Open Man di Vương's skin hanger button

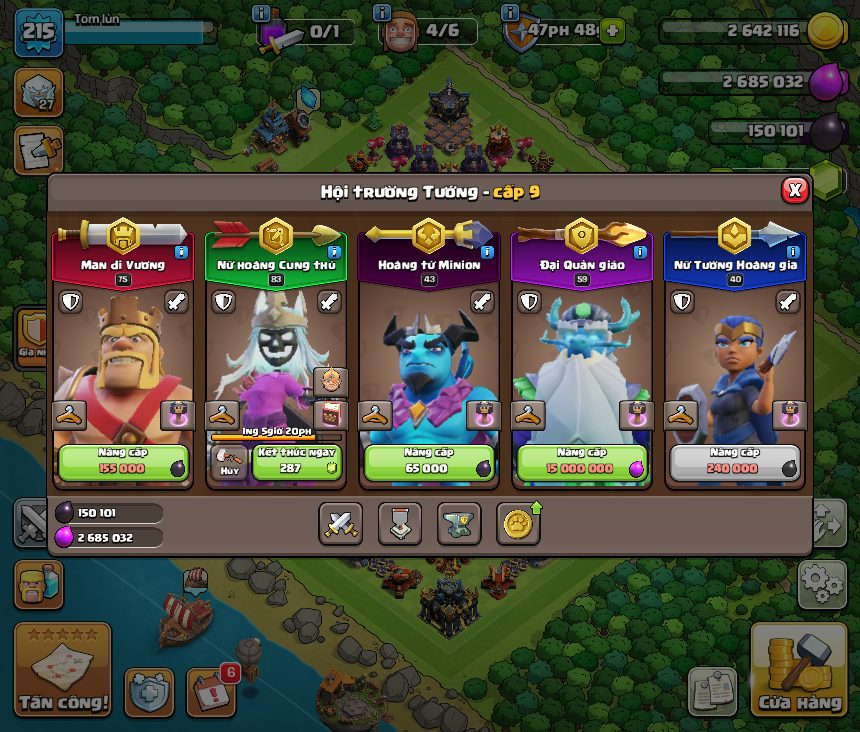[69, 414]
